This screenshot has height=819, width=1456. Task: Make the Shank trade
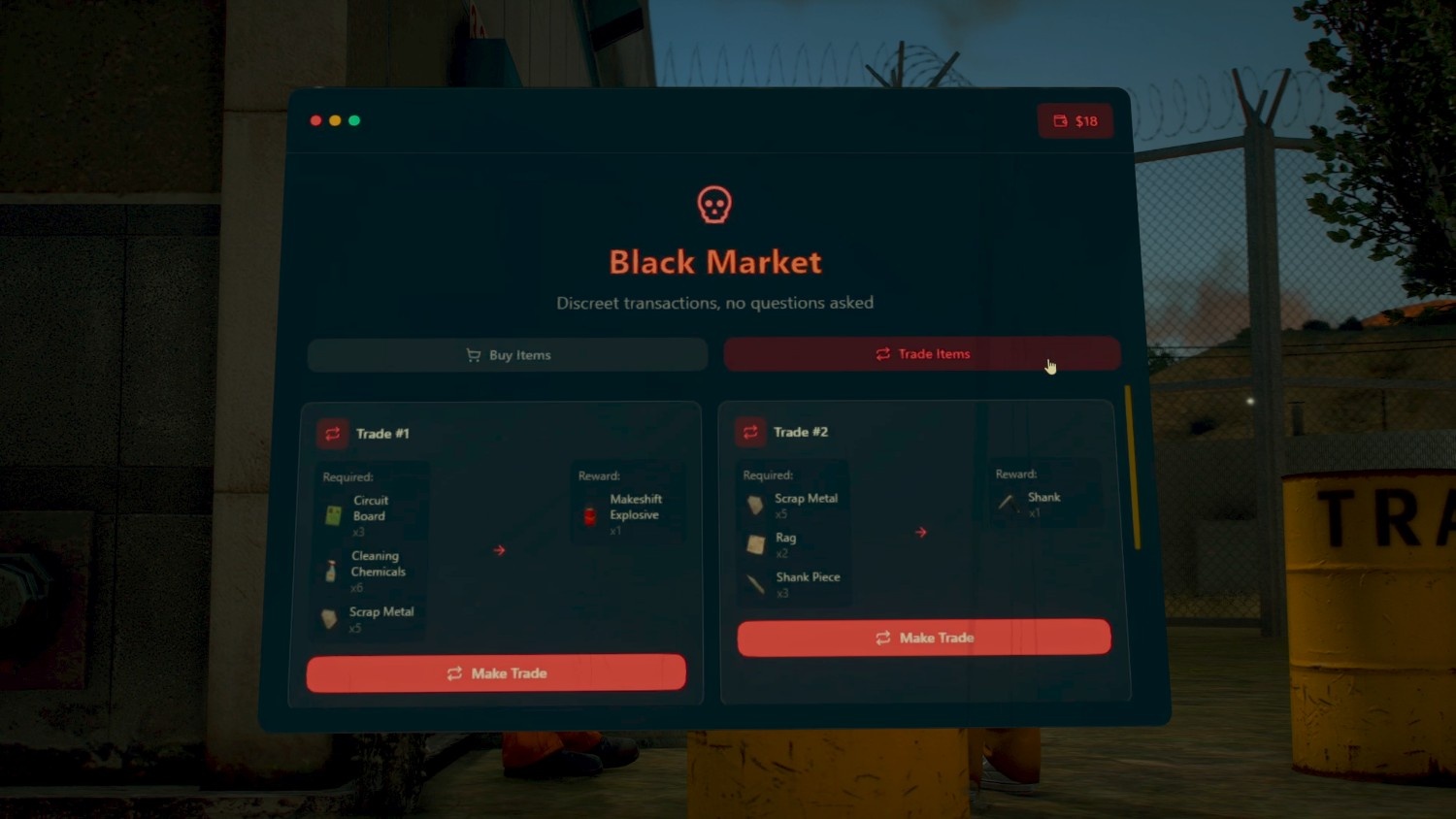923,638
